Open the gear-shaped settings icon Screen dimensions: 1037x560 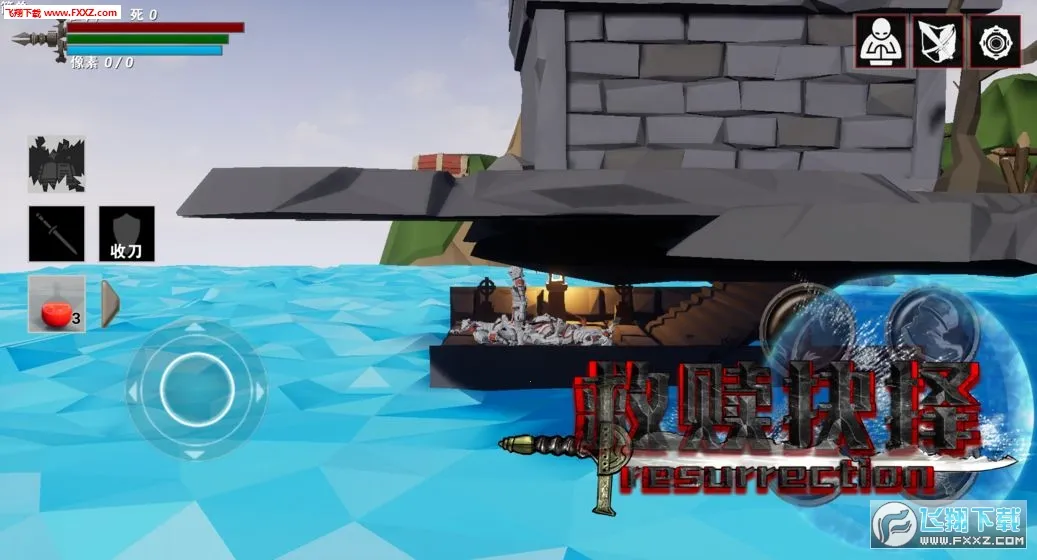coord(994,42)
